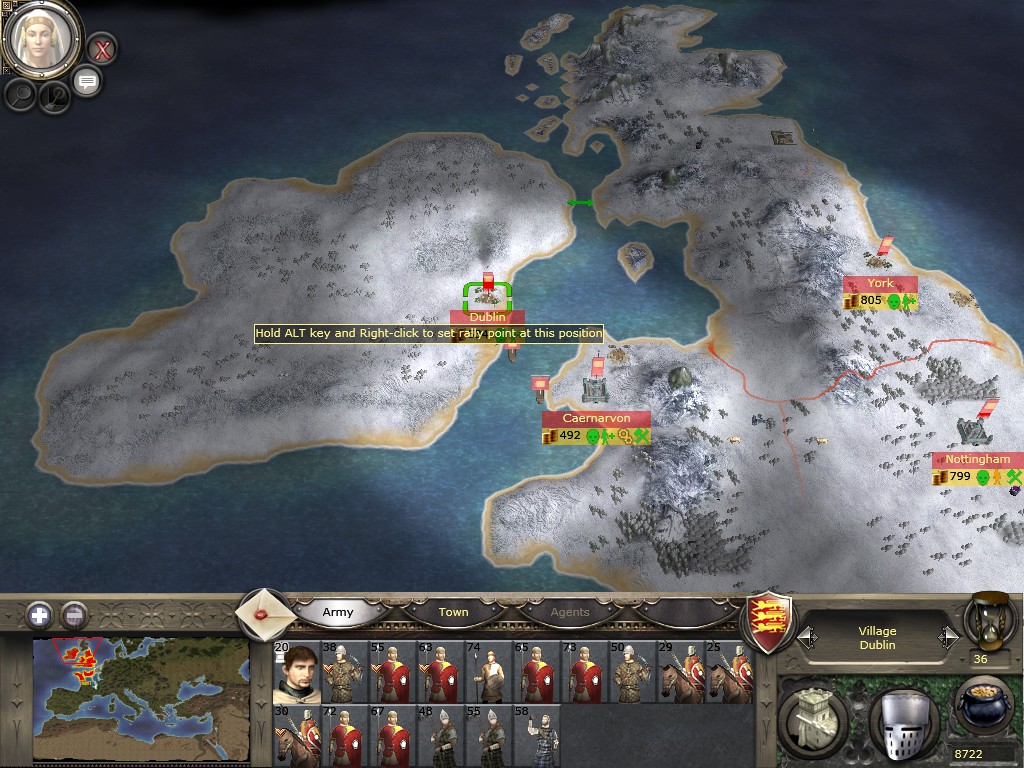Dismiss the advisor with the red X
This screenshot has width=1024, height=768.
coord(102,47)
